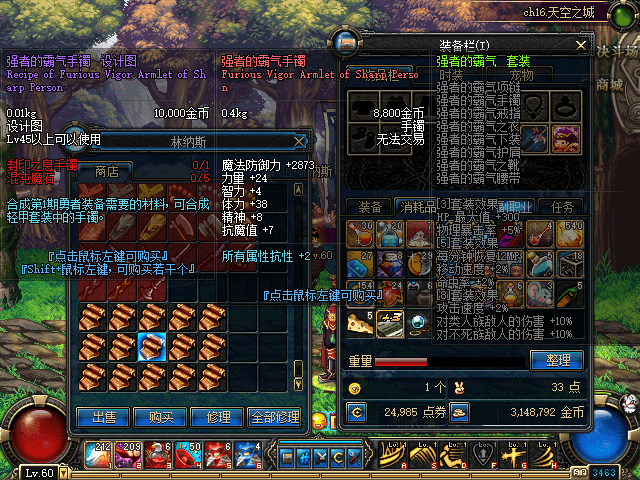Click the 修理 (repair) button
The width and height of the screenshot is (640, 480).
pos(217,417)
